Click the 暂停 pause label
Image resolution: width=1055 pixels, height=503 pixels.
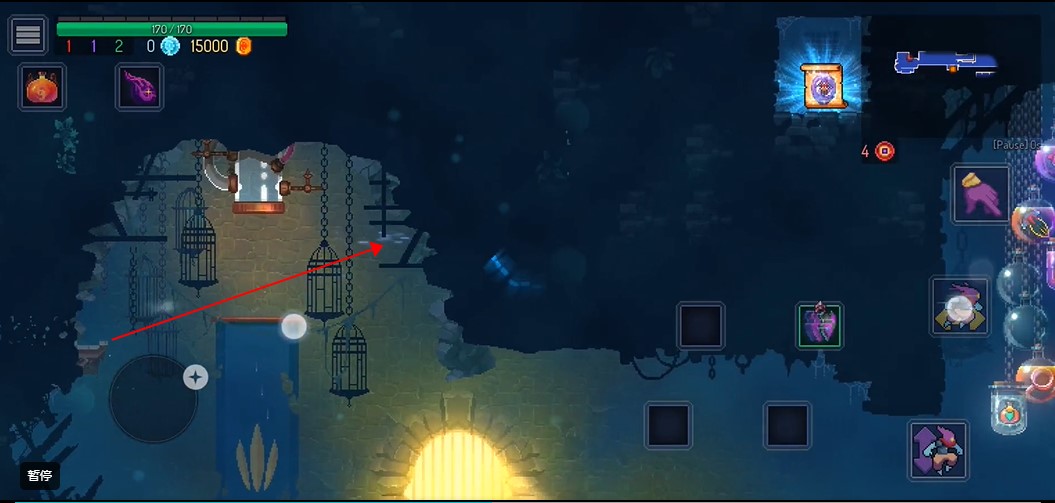point(40,476)
